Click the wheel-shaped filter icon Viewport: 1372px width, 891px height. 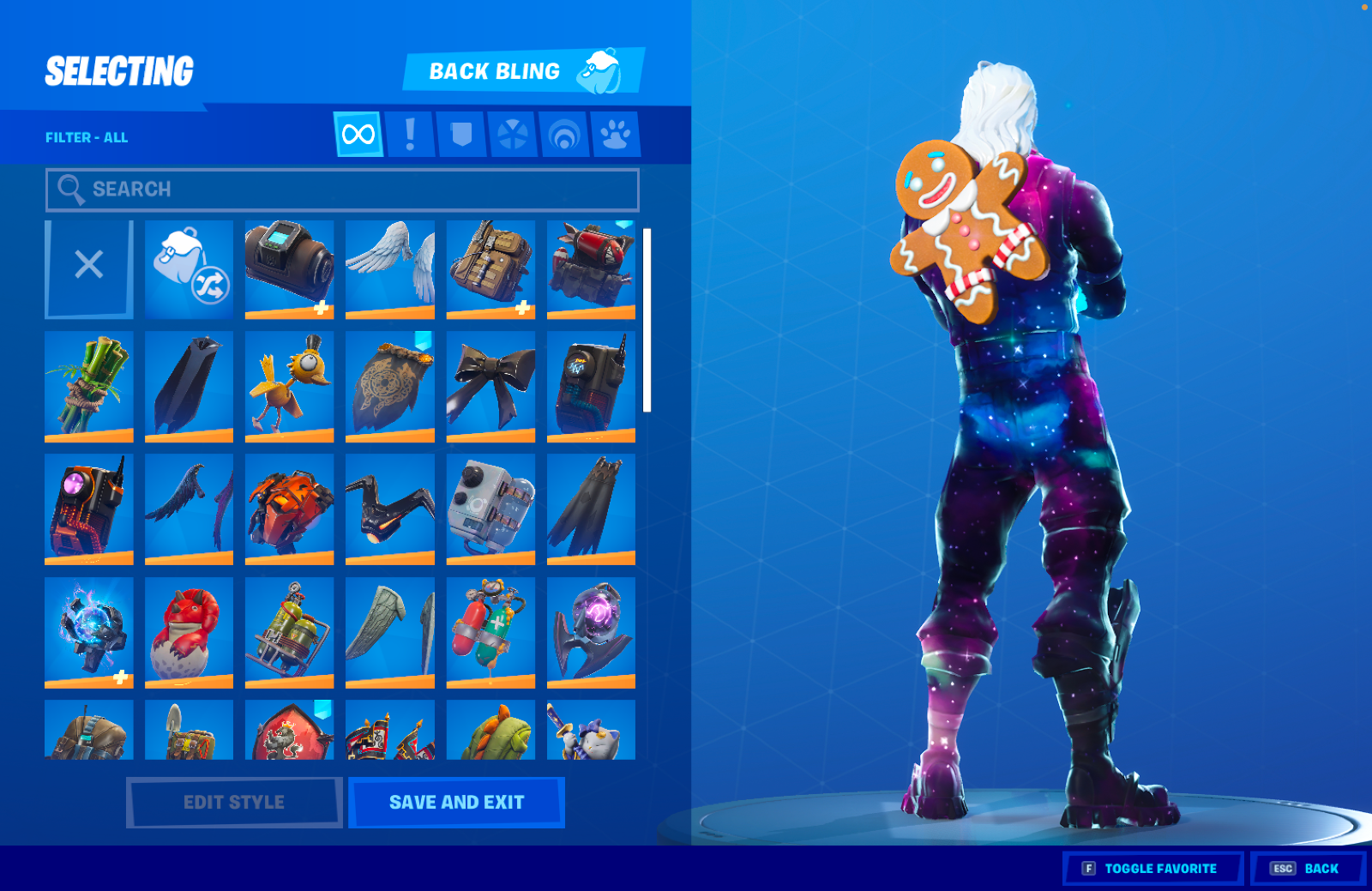coord(512,135)
